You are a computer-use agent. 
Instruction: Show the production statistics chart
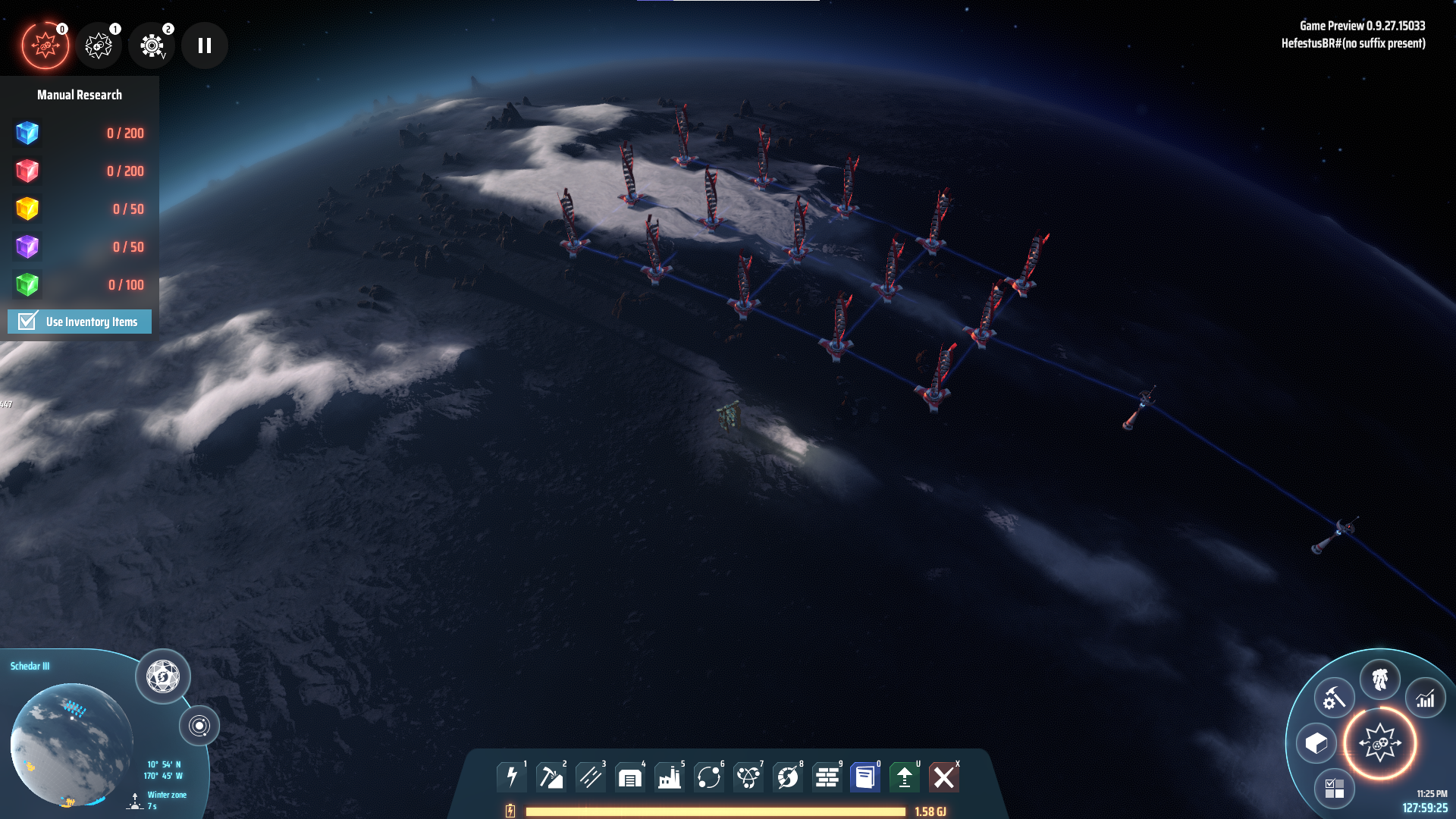point(1426,698)
